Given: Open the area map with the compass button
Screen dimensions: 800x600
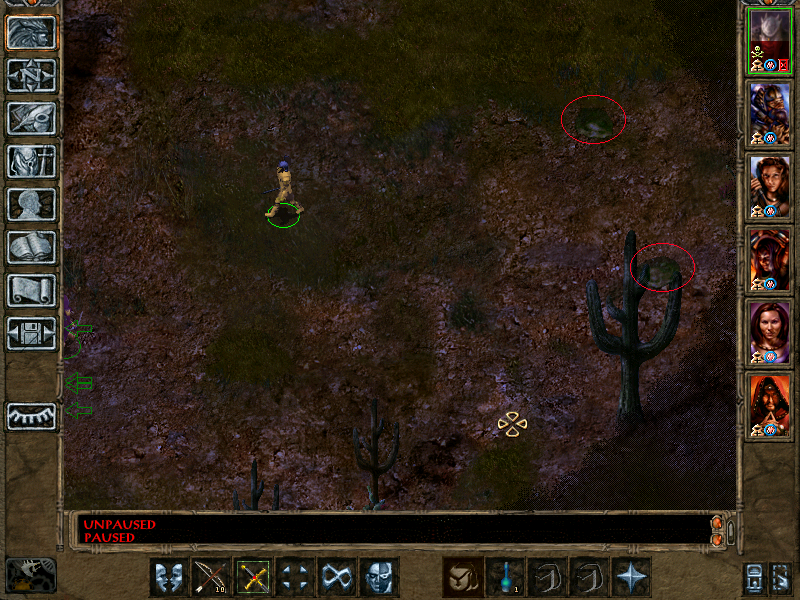Looking at the screenshot, I should [31, 75].
